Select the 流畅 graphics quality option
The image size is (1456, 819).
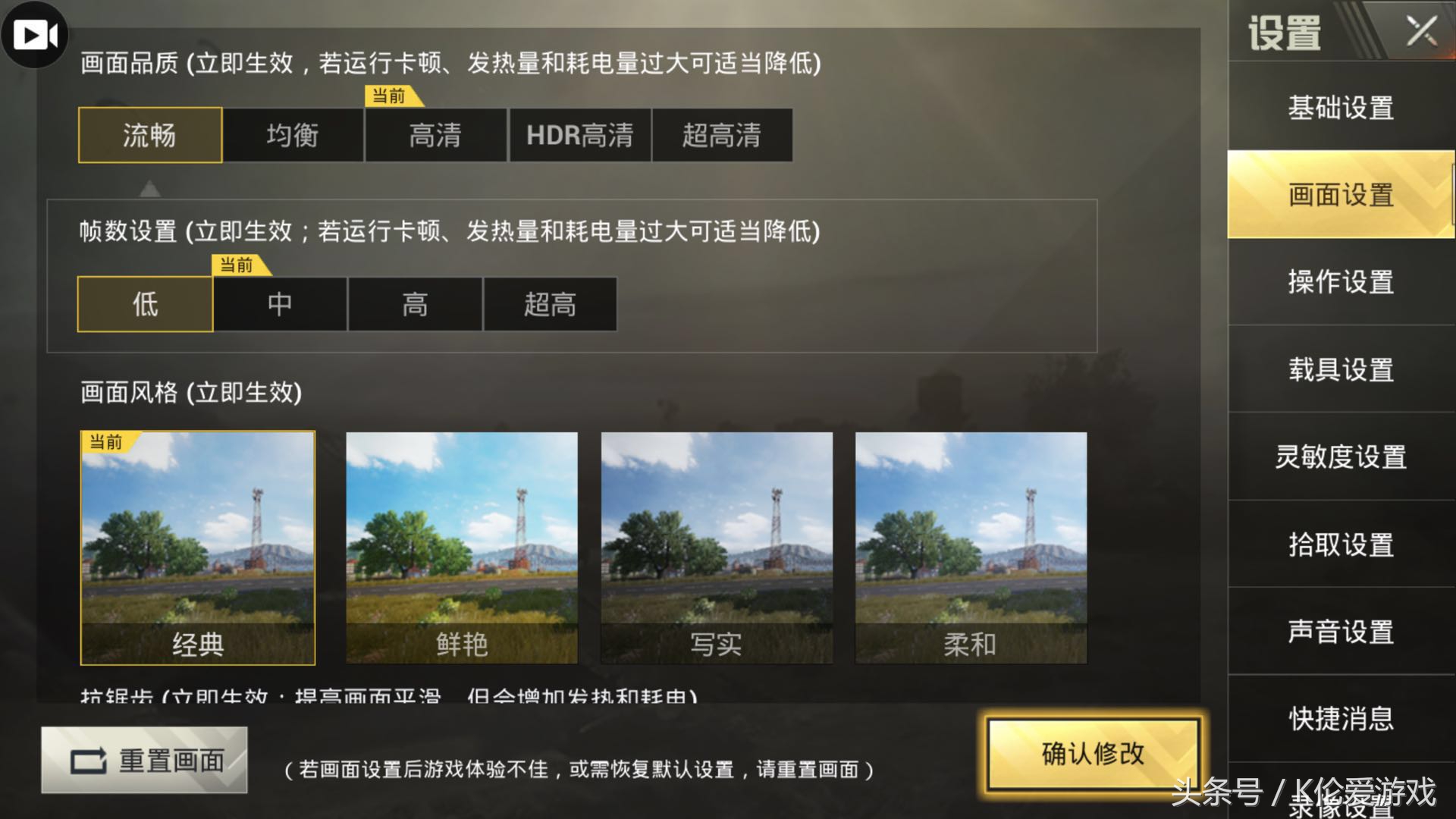[149, 135]
